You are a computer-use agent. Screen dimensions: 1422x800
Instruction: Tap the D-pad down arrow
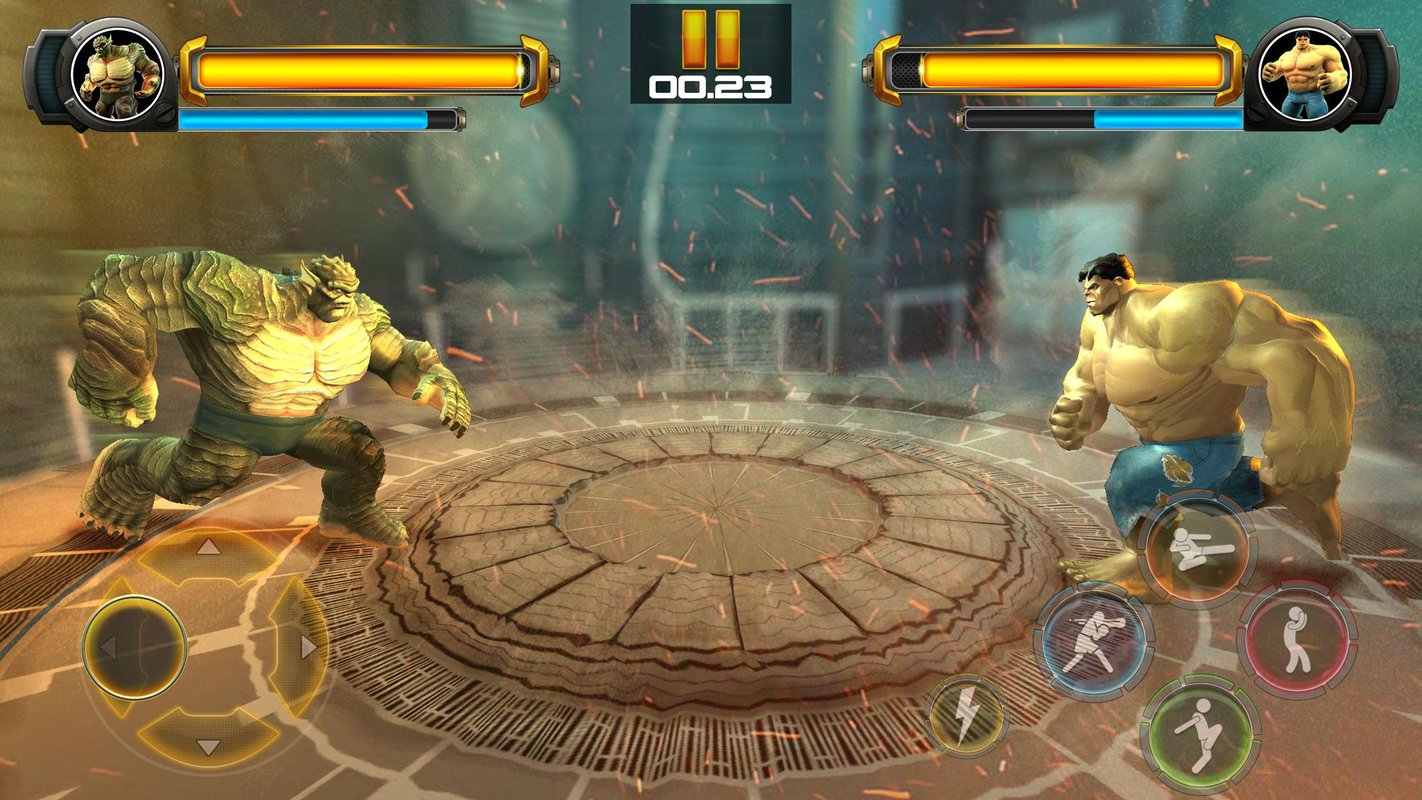coord(208,745)
